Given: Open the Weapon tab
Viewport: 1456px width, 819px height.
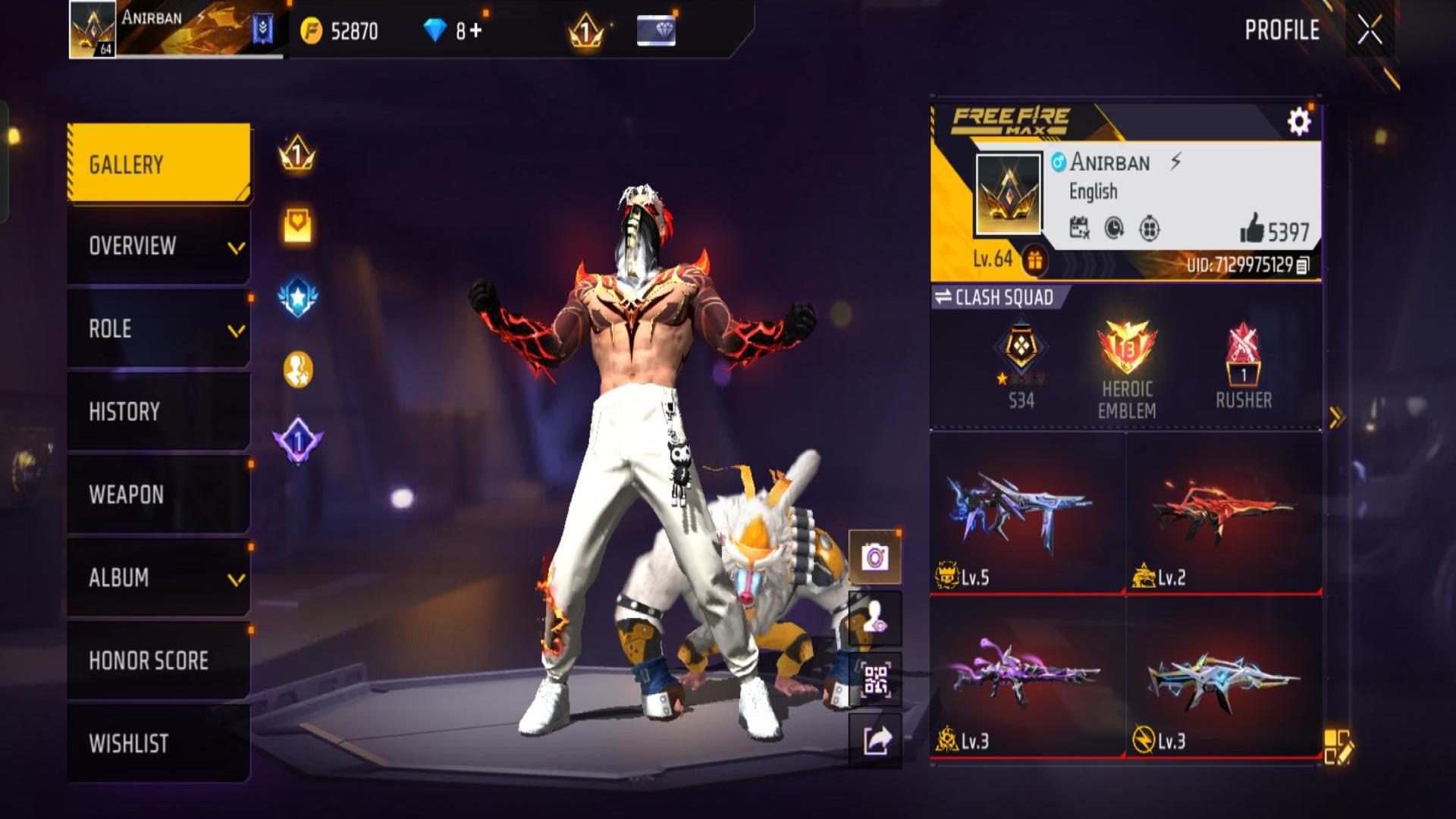Looking at the screenshot, I should [x=159, y=494].
